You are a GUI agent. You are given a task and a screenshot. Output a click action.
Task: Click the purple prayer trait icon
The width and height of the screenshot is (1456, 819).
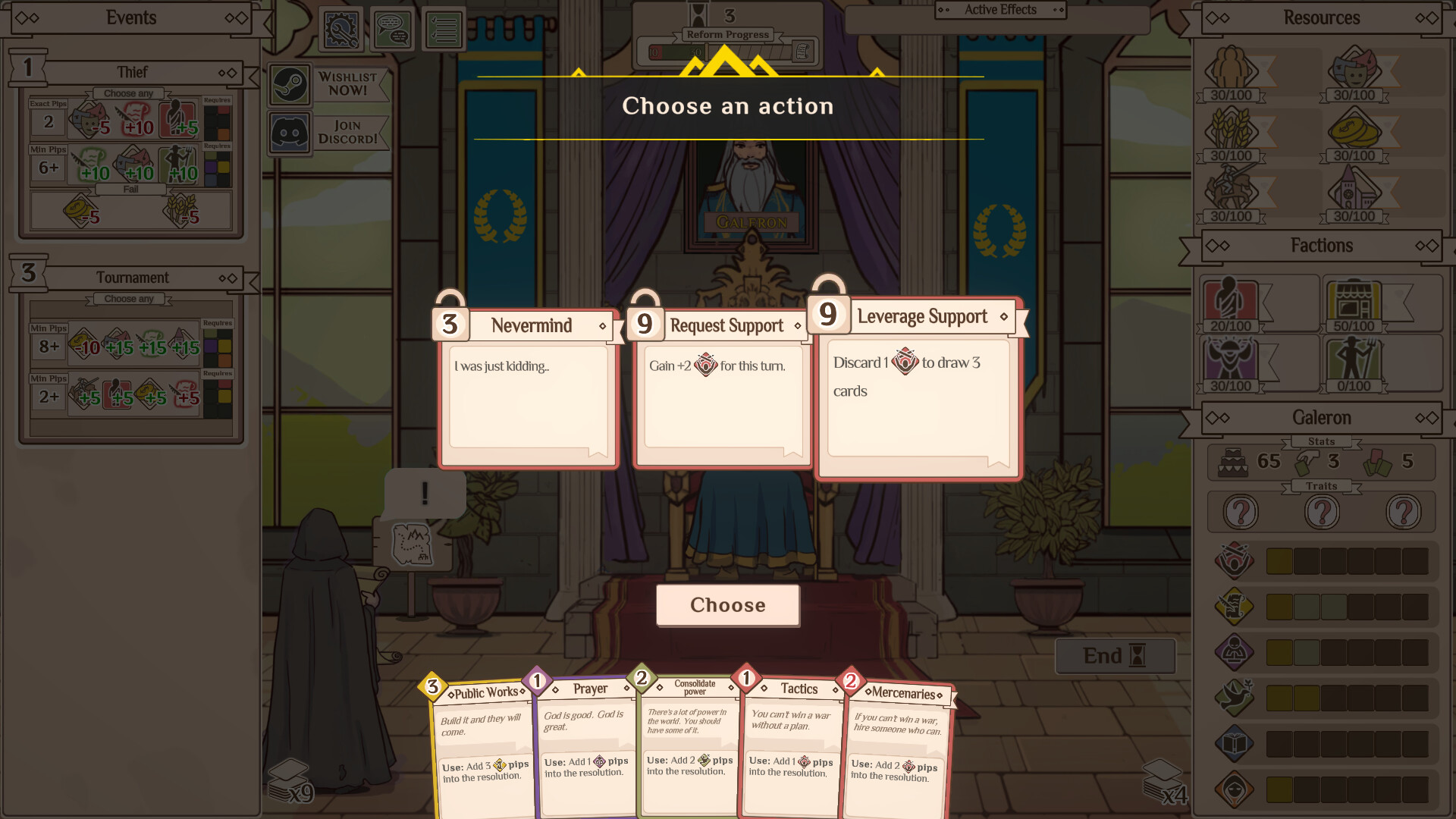pyautogui.click(x=1234, y=651)
